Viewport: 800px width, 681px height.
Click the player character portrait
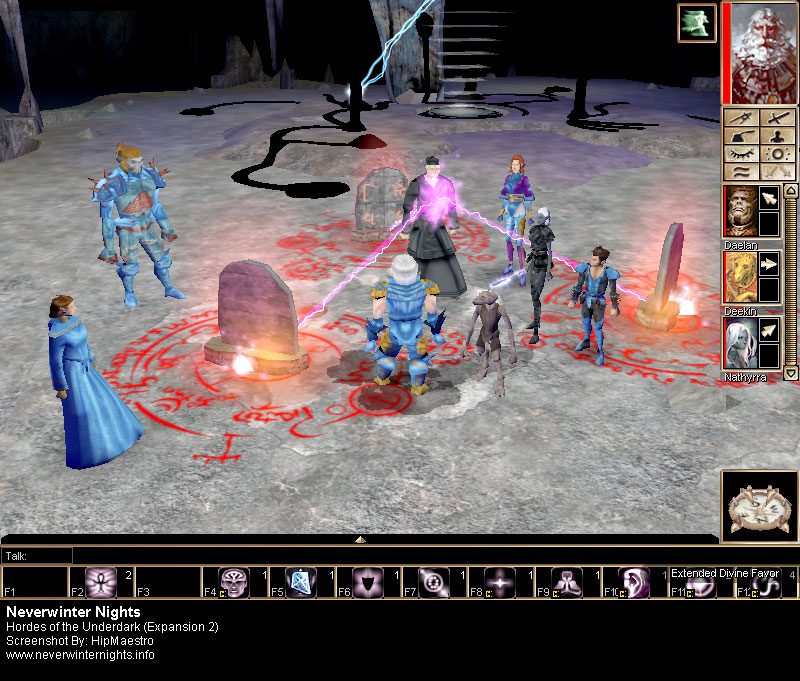[x=760, y=52]
